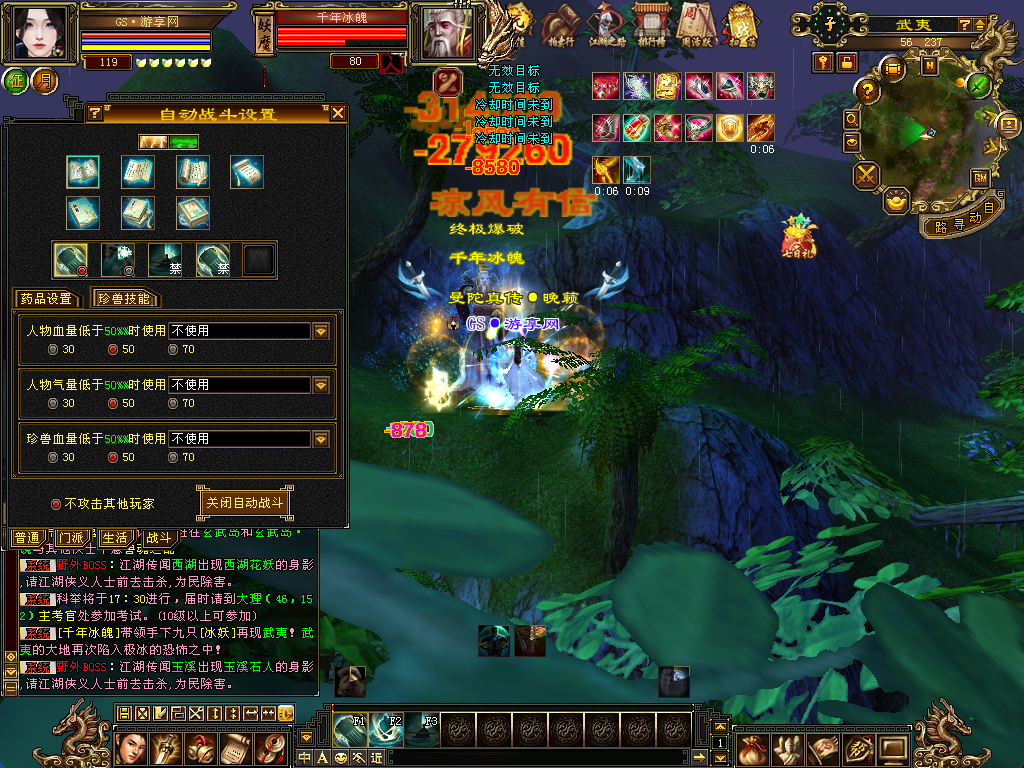The height and width of the screenshot is (768, 1024).
Task: Close the auto-battle settings window
Action: click(x=338, y=113)
